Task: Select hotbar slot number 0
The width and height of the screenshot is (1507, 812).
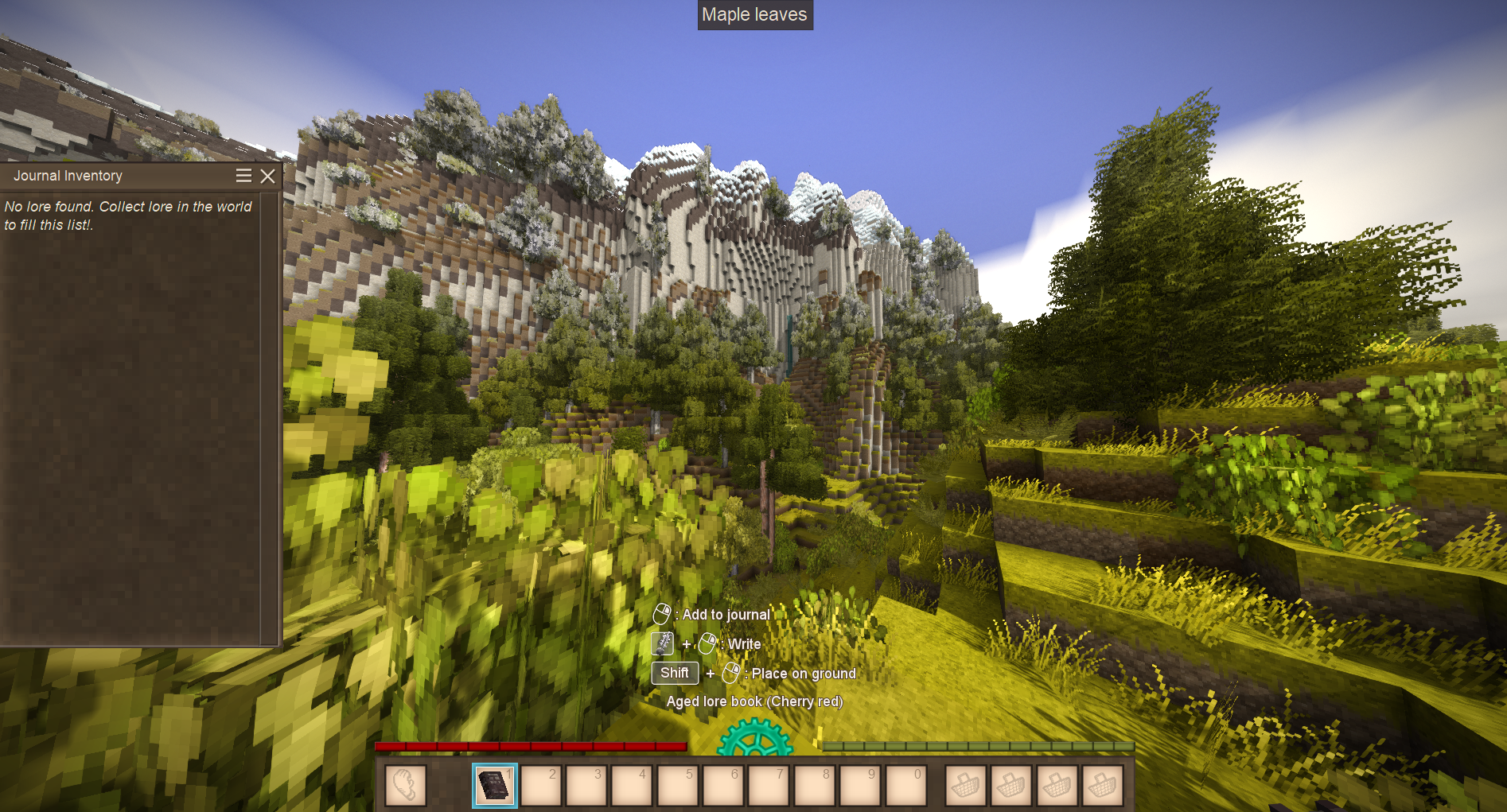Action: pos(905,786)
